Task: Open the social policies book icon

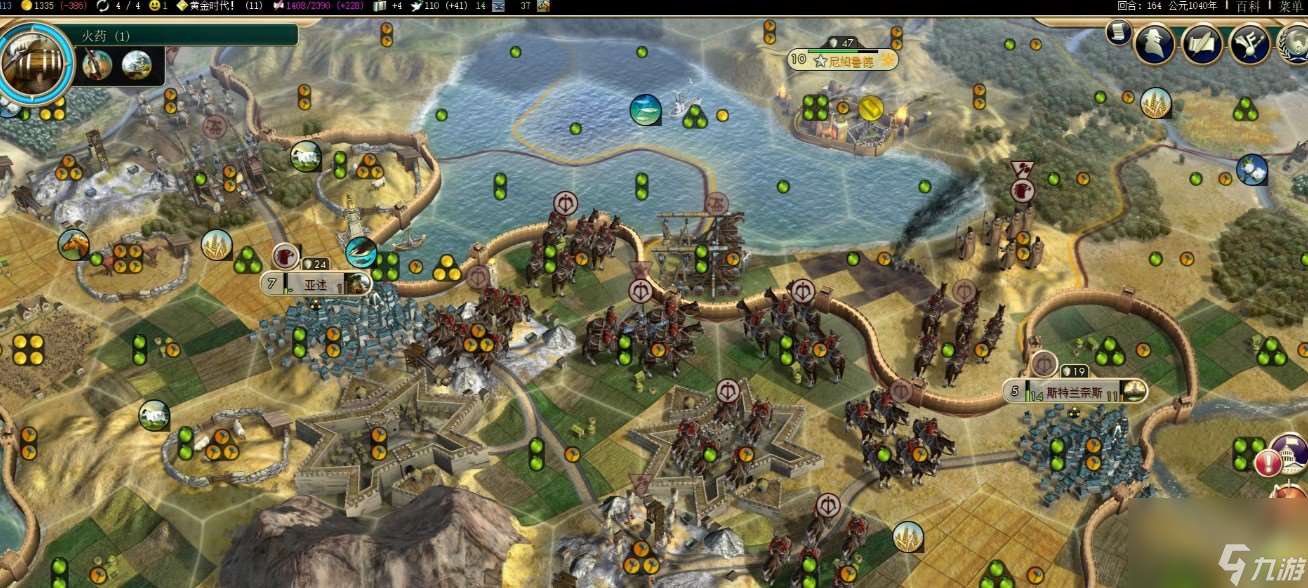Action: tap(1201, 45)
